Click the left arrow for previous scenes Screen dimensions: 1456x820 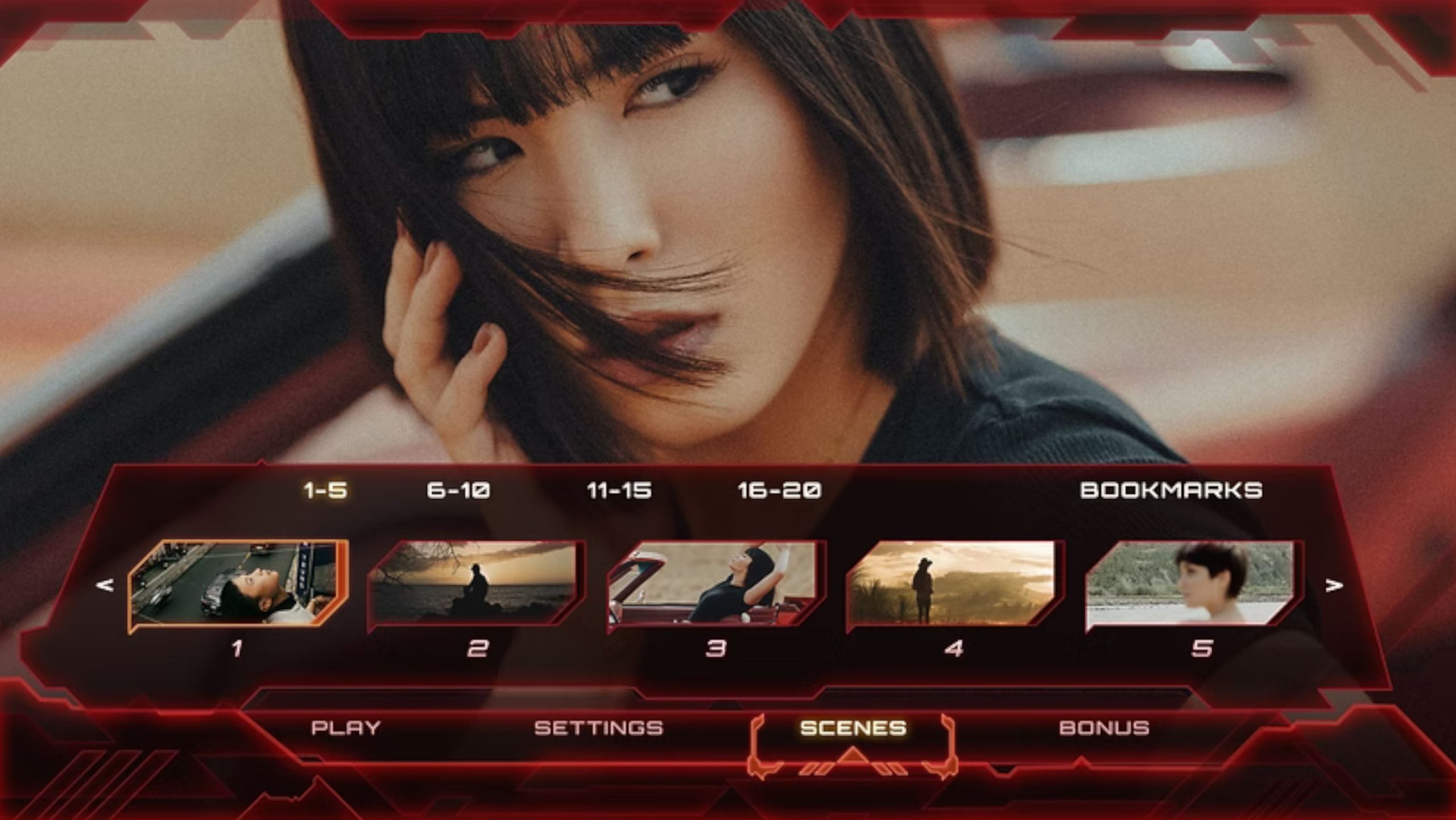click(105, 585)
